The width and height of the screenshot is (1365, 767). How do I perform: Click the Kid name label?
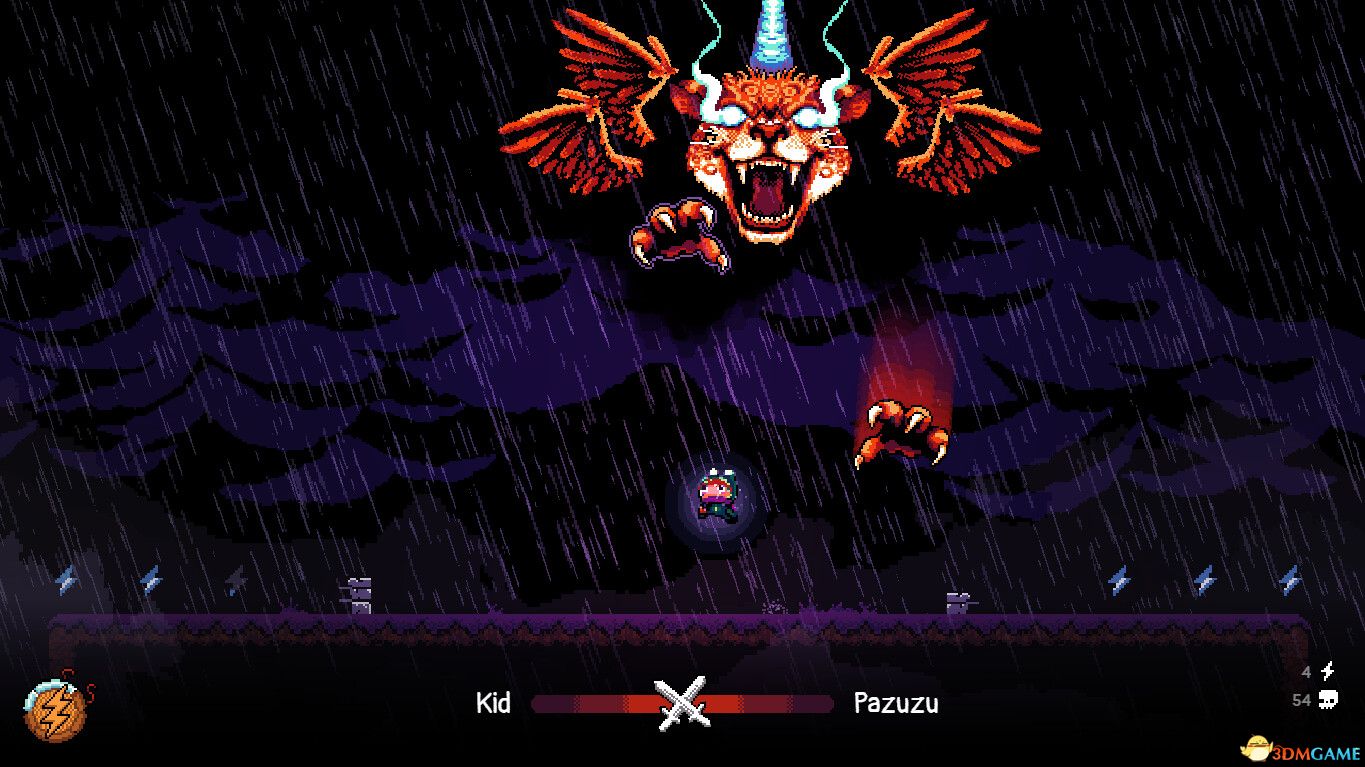494,704
